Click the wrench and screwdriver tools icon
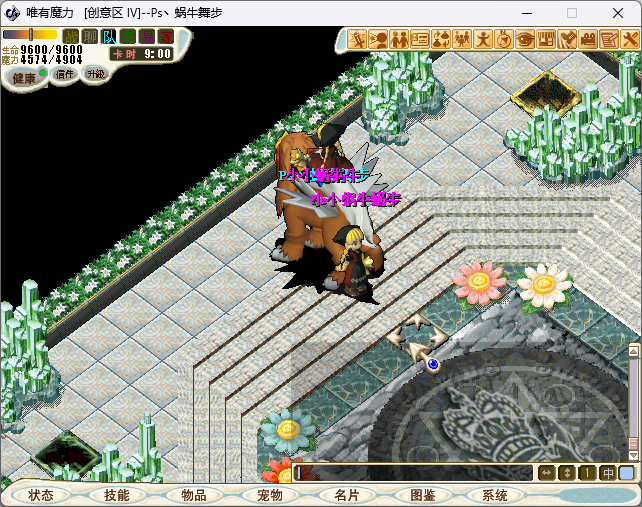 tap(629, 40)
